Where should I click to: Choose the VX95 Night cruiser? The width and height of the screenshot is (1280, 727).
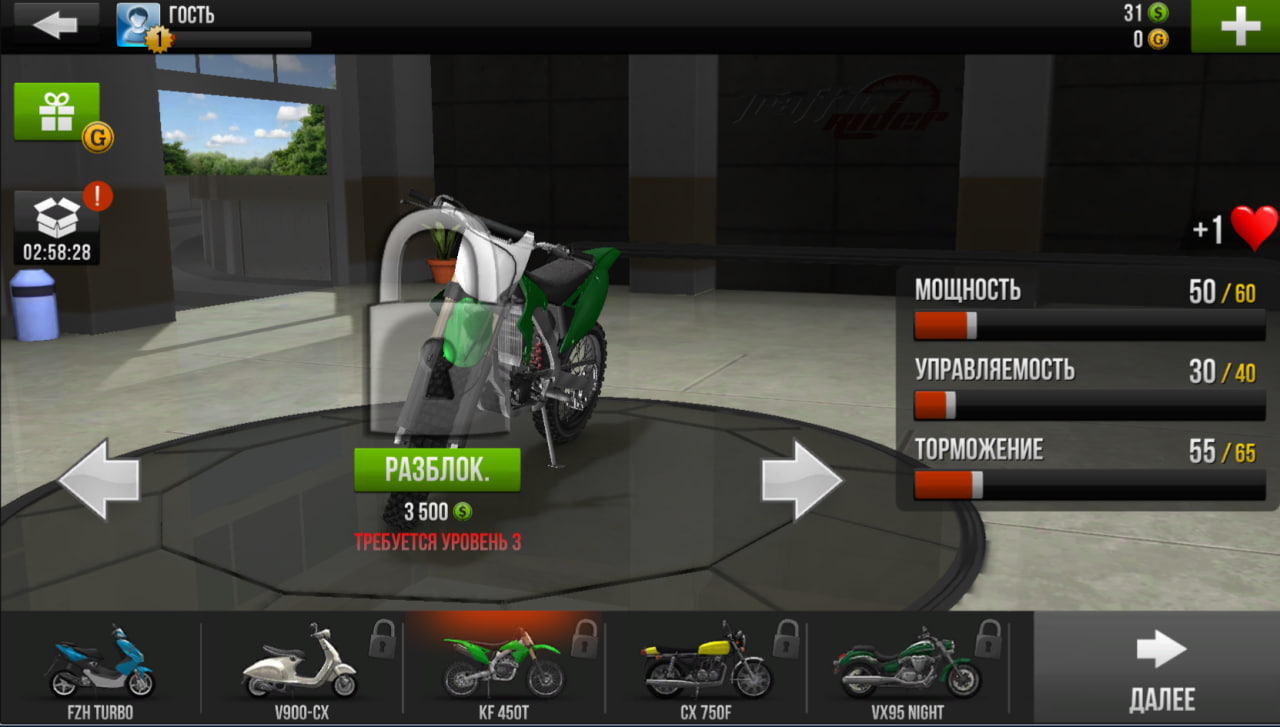[906, 668]
